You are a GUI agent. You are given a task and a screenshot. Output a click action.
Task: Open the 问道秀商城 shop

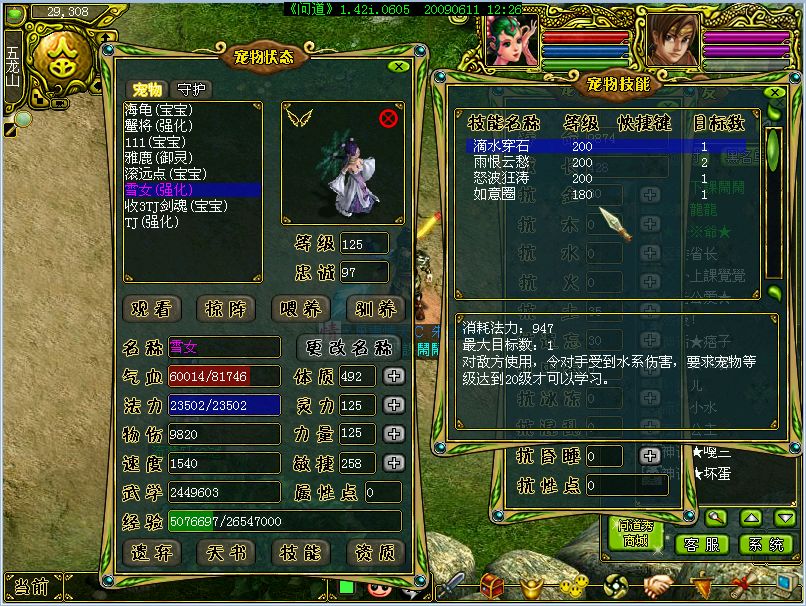[635, 533]
